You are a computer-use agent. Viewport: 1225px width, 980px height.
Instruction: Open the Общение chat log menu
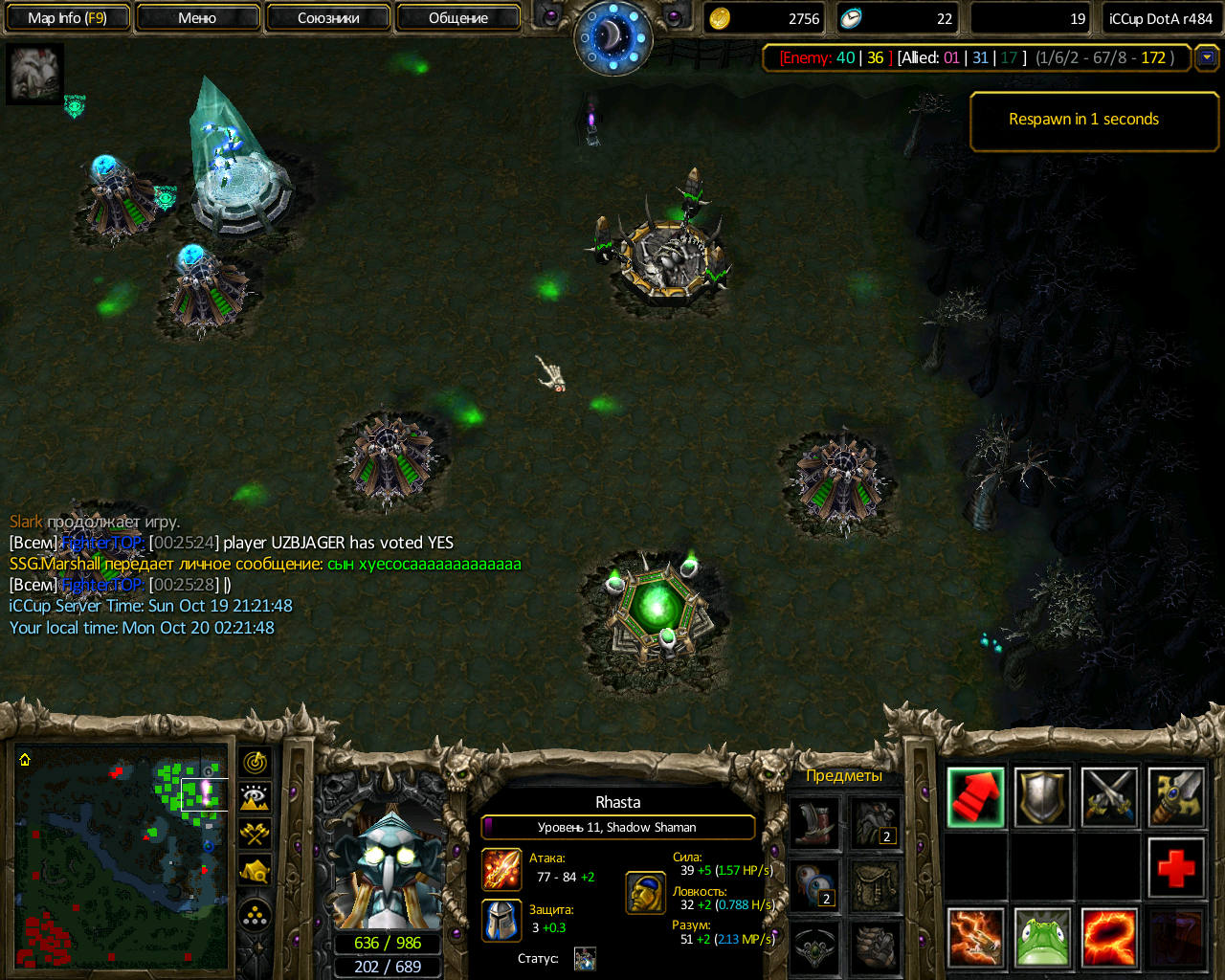(458, 18)
